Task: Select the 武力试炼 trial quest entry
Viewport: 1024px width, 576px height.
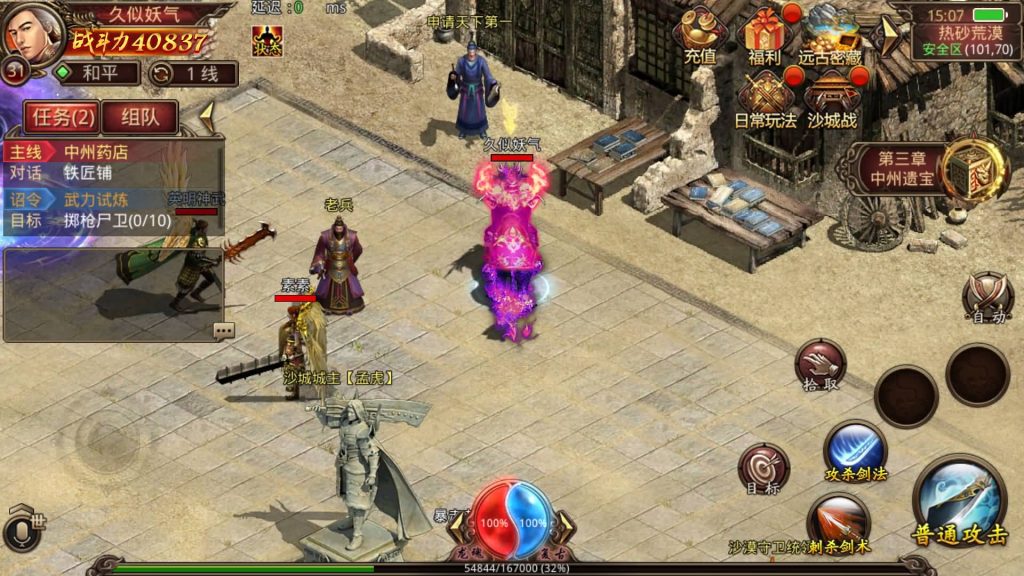Action: (x=110, y=200)
